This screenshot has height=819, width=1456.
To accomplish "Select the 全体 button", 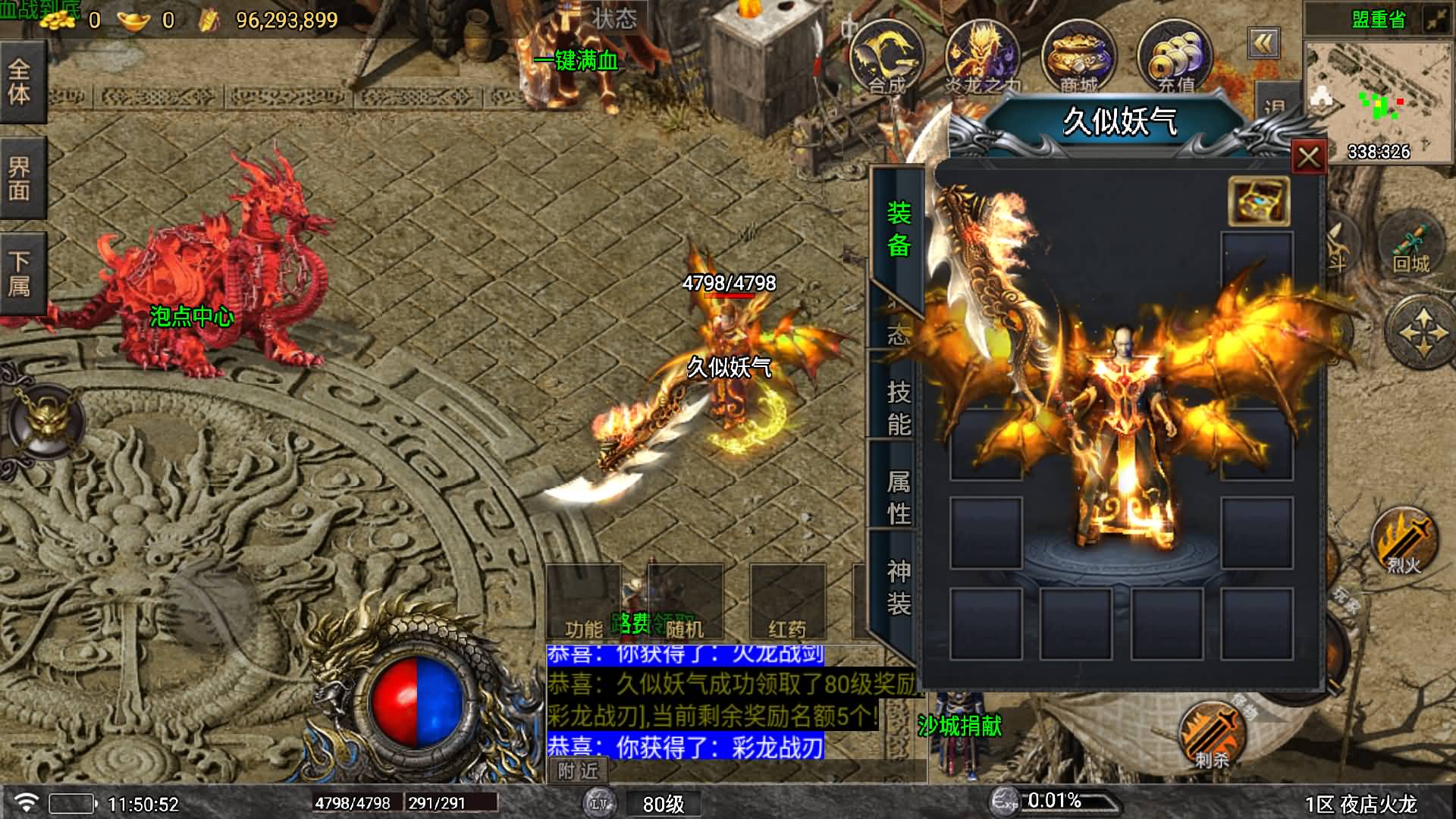I will point(20,82).
